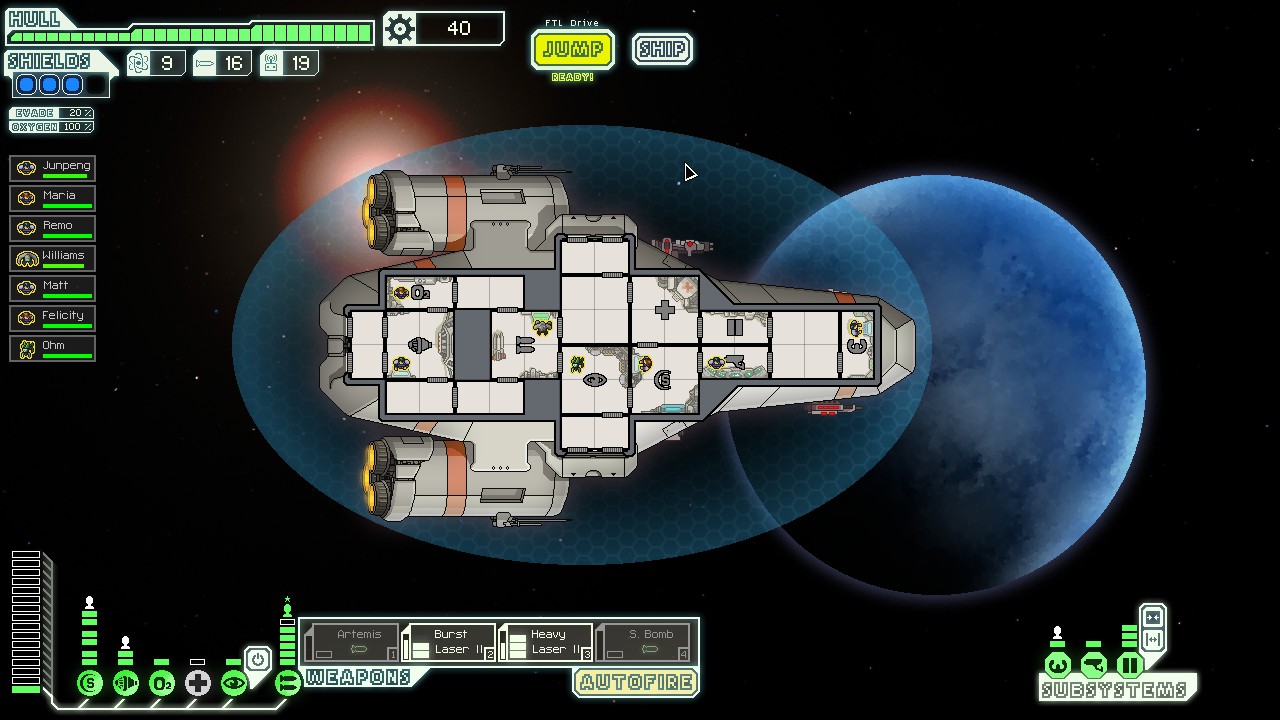
Task: Pick crew member Matt
Action: pyautogui.click(x=53, y=288)
